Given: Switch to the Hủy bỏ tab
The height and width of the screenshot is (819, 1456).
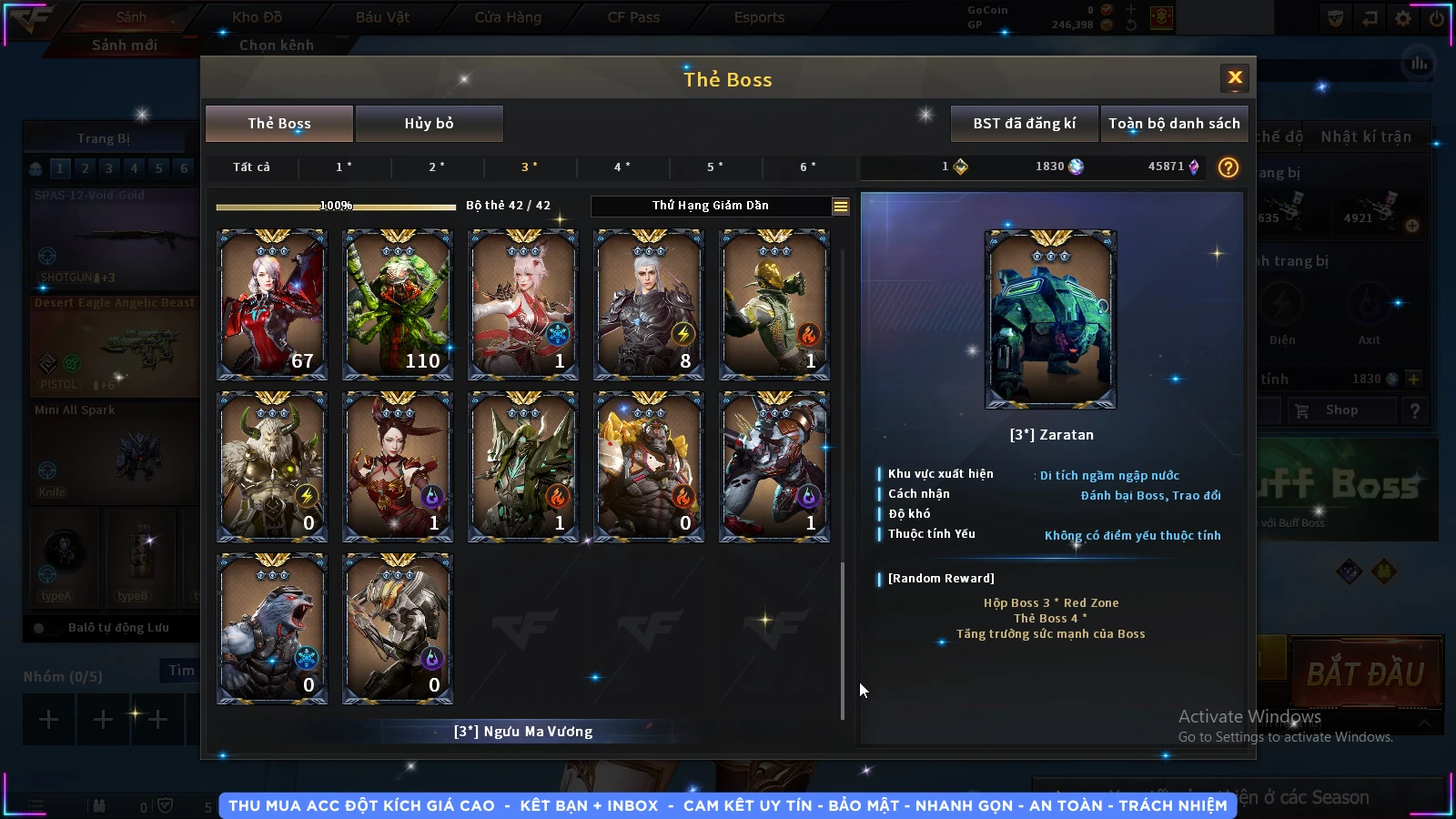Looking at the screenshot, I should click(429, 124).
